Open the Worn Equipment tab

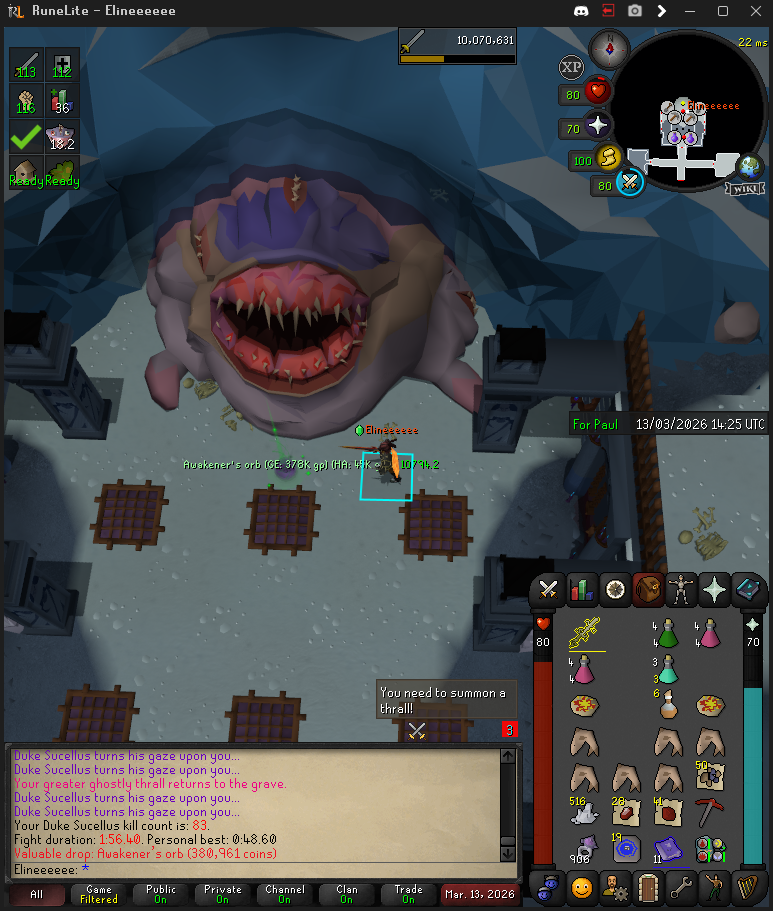681,589
